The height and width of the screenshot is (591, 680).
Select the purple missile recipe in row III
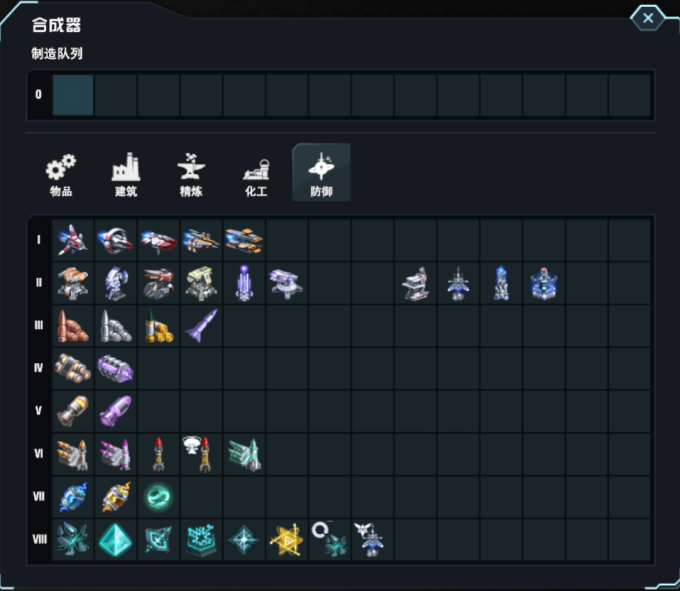pos(201,326)
